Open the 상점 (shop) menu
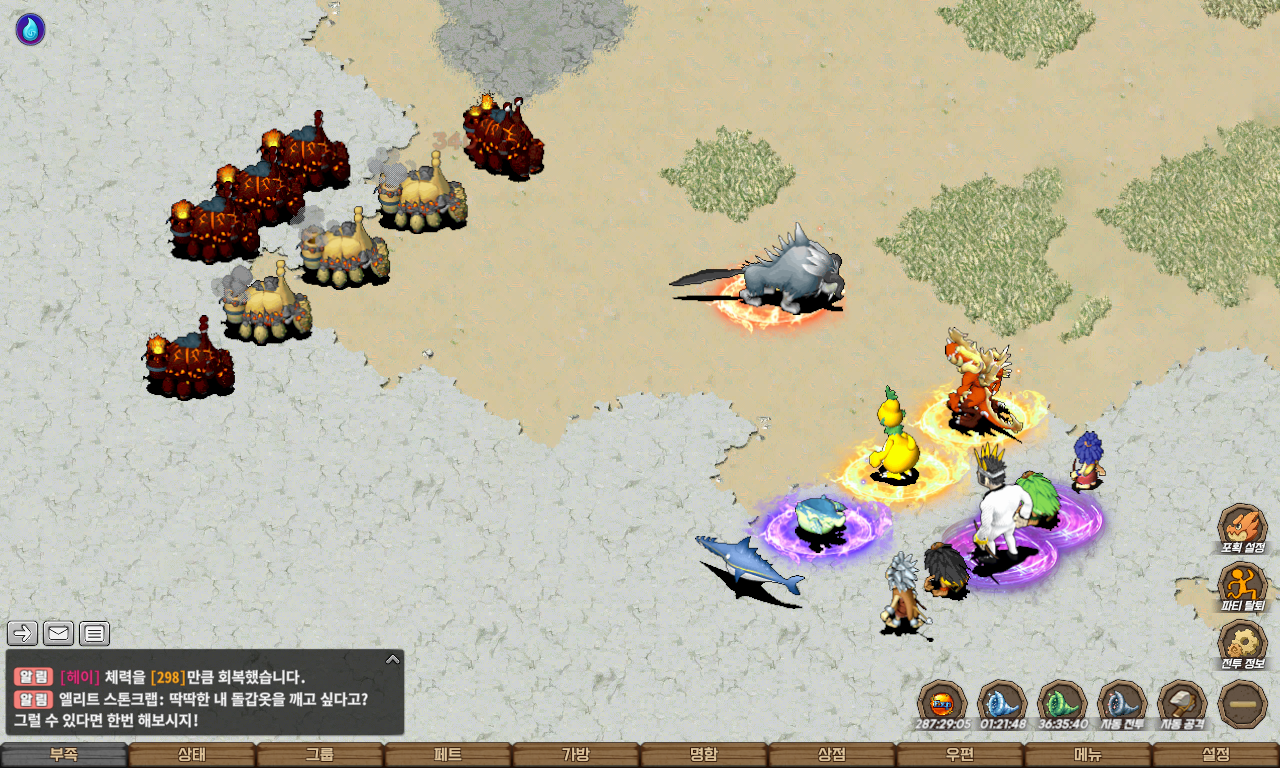Screen dimensions: 1280x768 (x=832, y=755)
